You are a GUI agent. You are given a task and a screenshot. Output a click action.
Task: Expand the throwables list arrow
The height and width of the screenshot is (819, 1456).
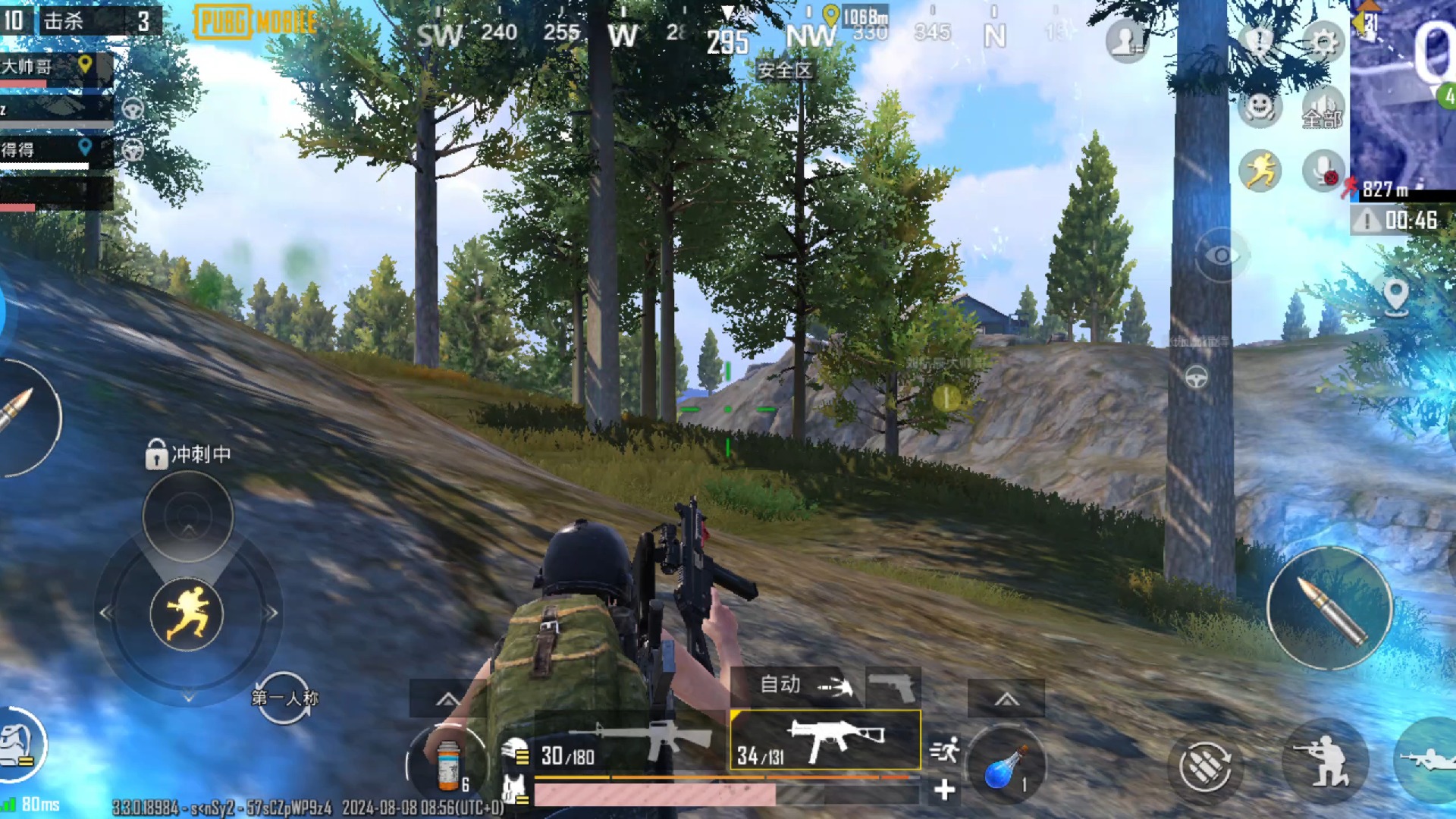tap(1006, 698)
